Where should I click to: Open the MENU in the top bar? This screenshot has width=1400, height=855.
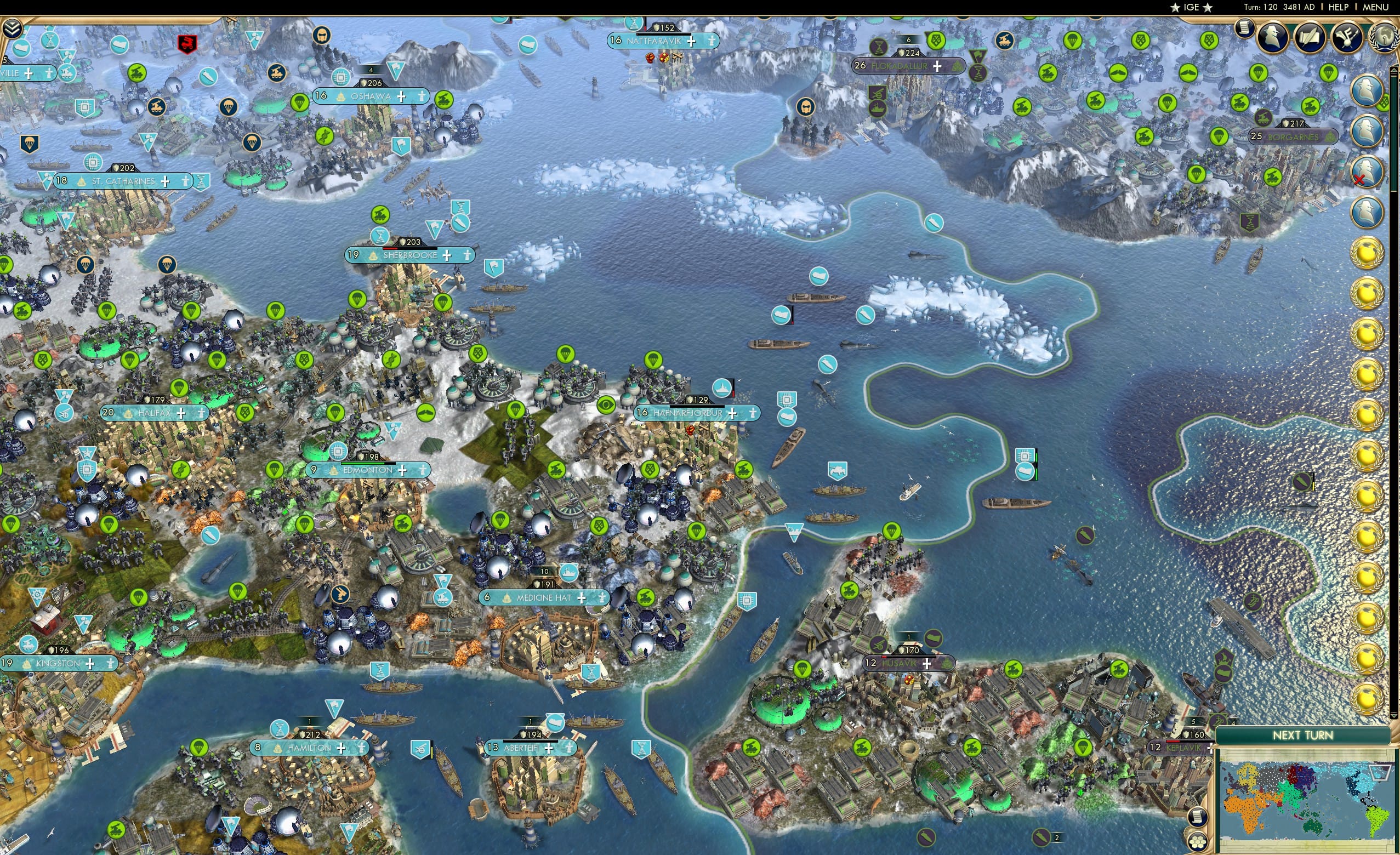pyautogui.click(x=1374, y=7)
